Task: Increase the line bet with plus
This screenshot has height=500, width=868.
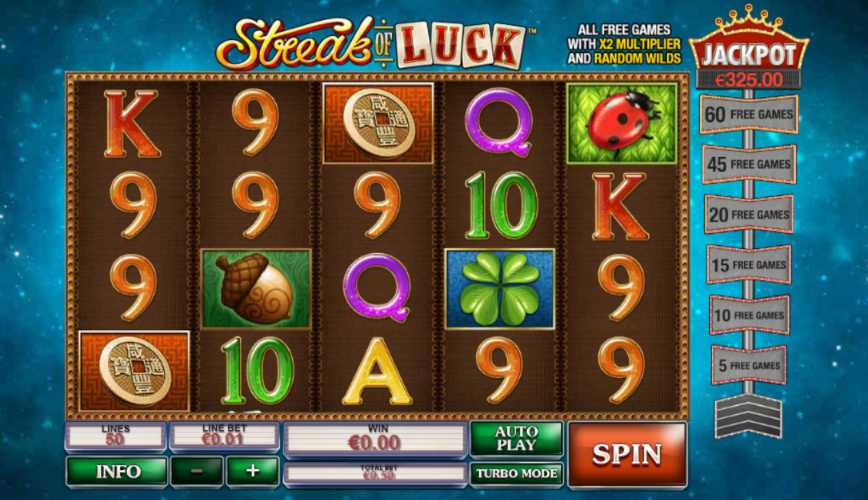Action: click(252, 471)
